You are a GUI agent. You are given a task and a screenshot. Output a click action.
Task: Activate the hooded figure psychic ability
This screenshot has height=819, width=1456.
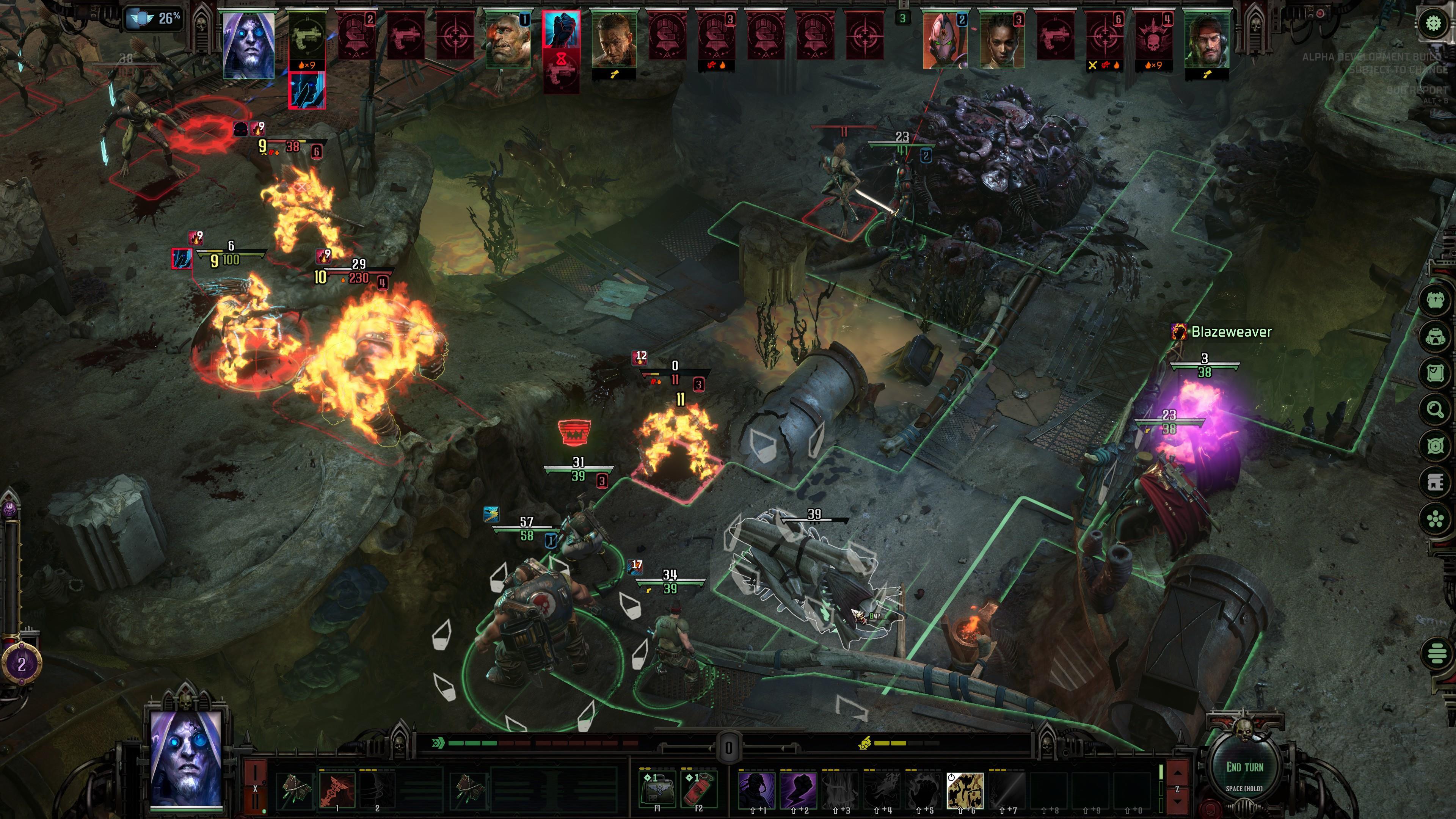[x=756, y=789]
